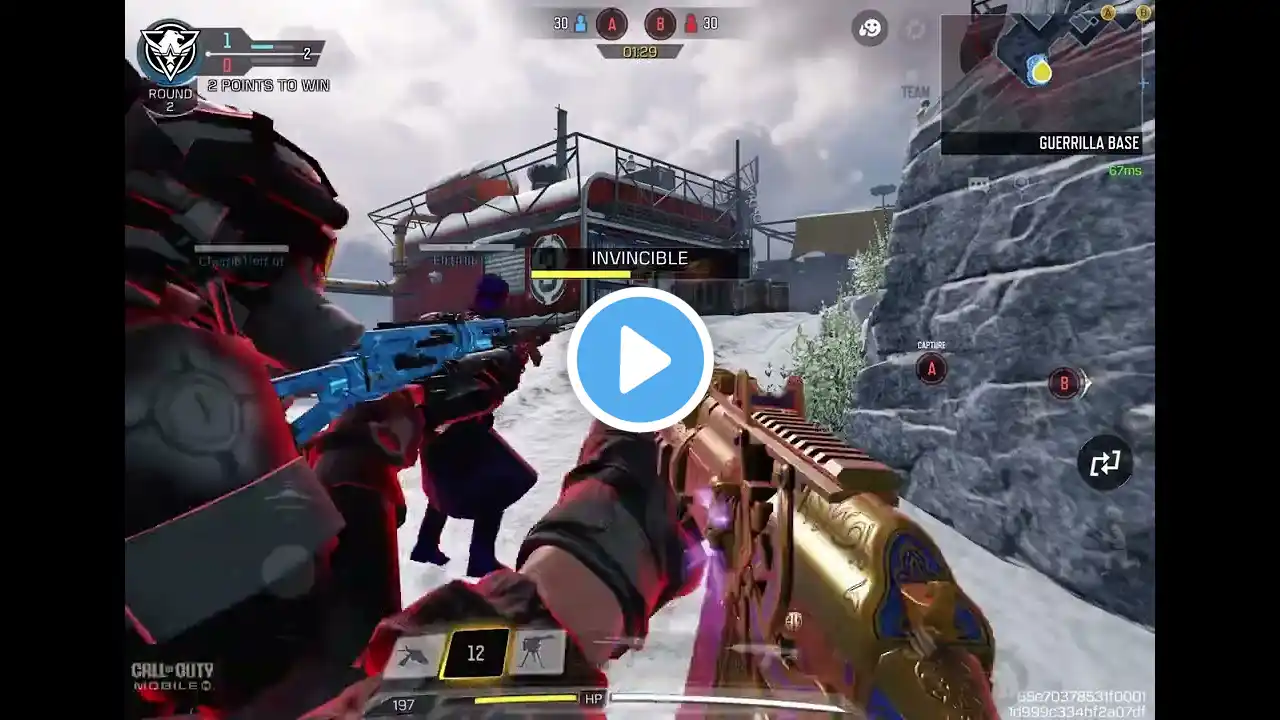Select the TEAM chat label
Screen dimensions: 1280x720
[915, 92]
